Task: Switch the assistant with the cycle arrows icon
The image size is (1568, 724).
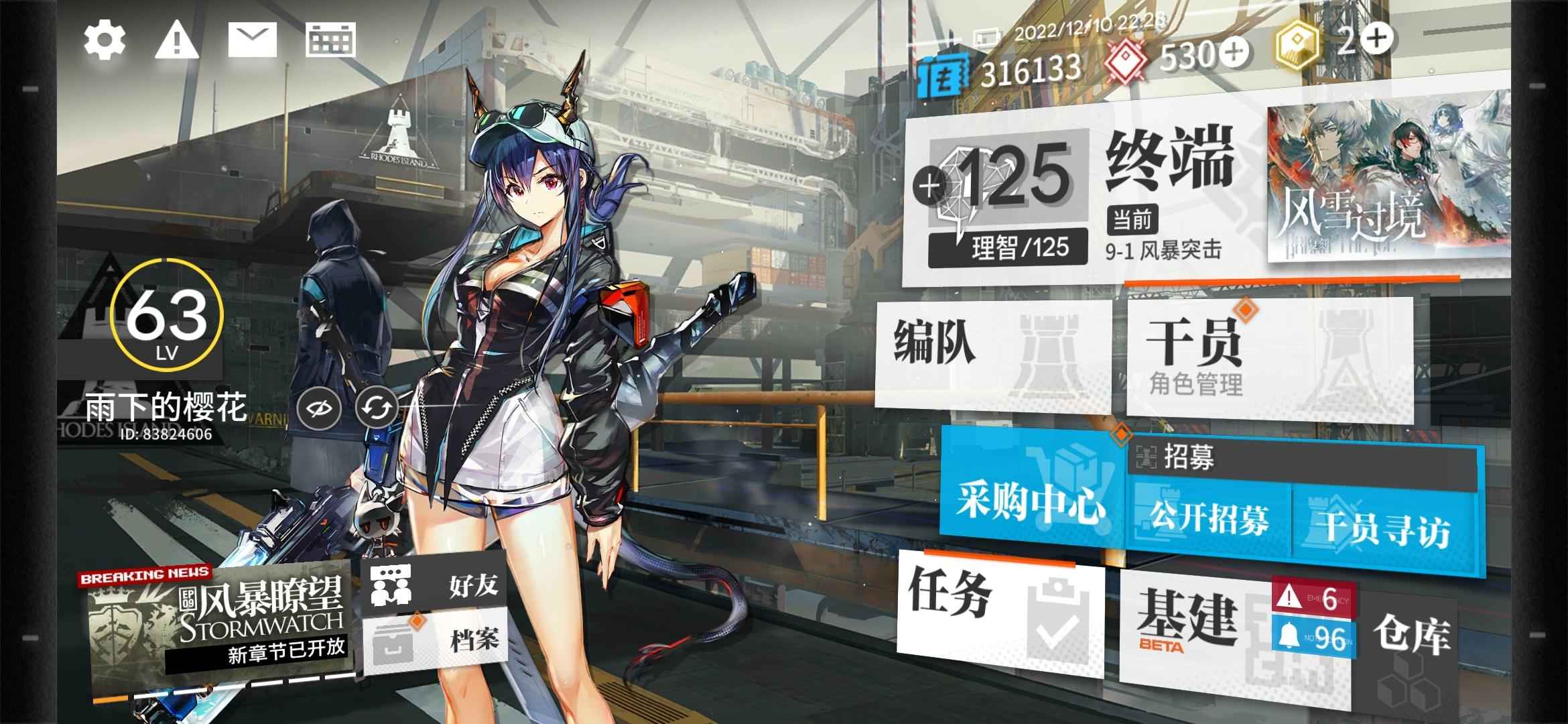Action: click(x=376, y=408)
